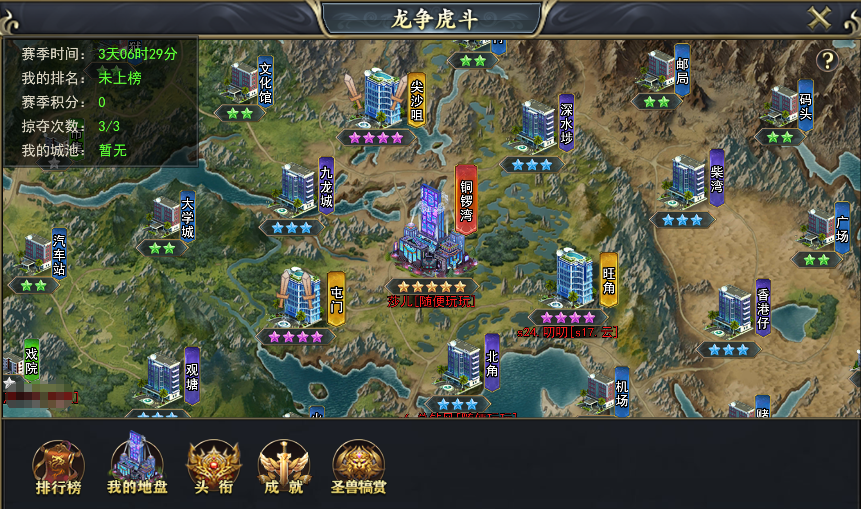Choose the 邮局 city building
861x509 pixels.
[x=659, y=68]
